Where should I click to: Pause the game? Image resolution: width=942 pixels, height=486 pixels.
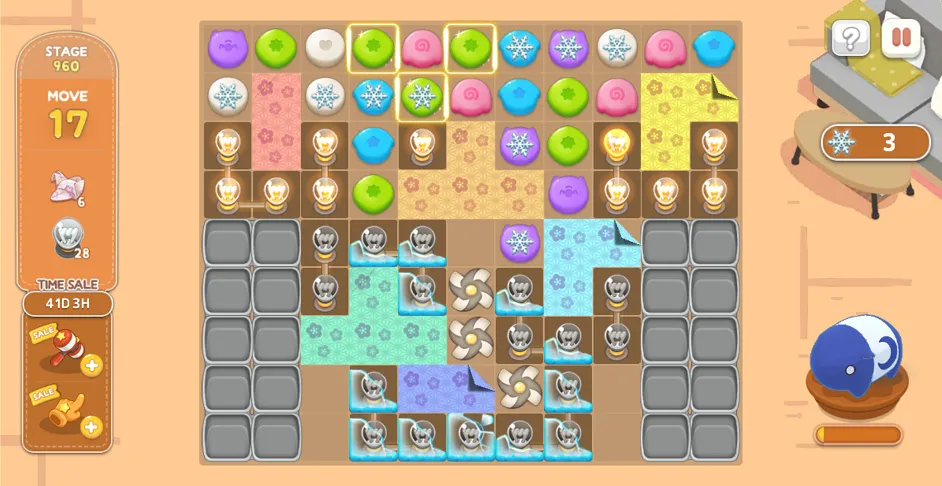[901, 40]
